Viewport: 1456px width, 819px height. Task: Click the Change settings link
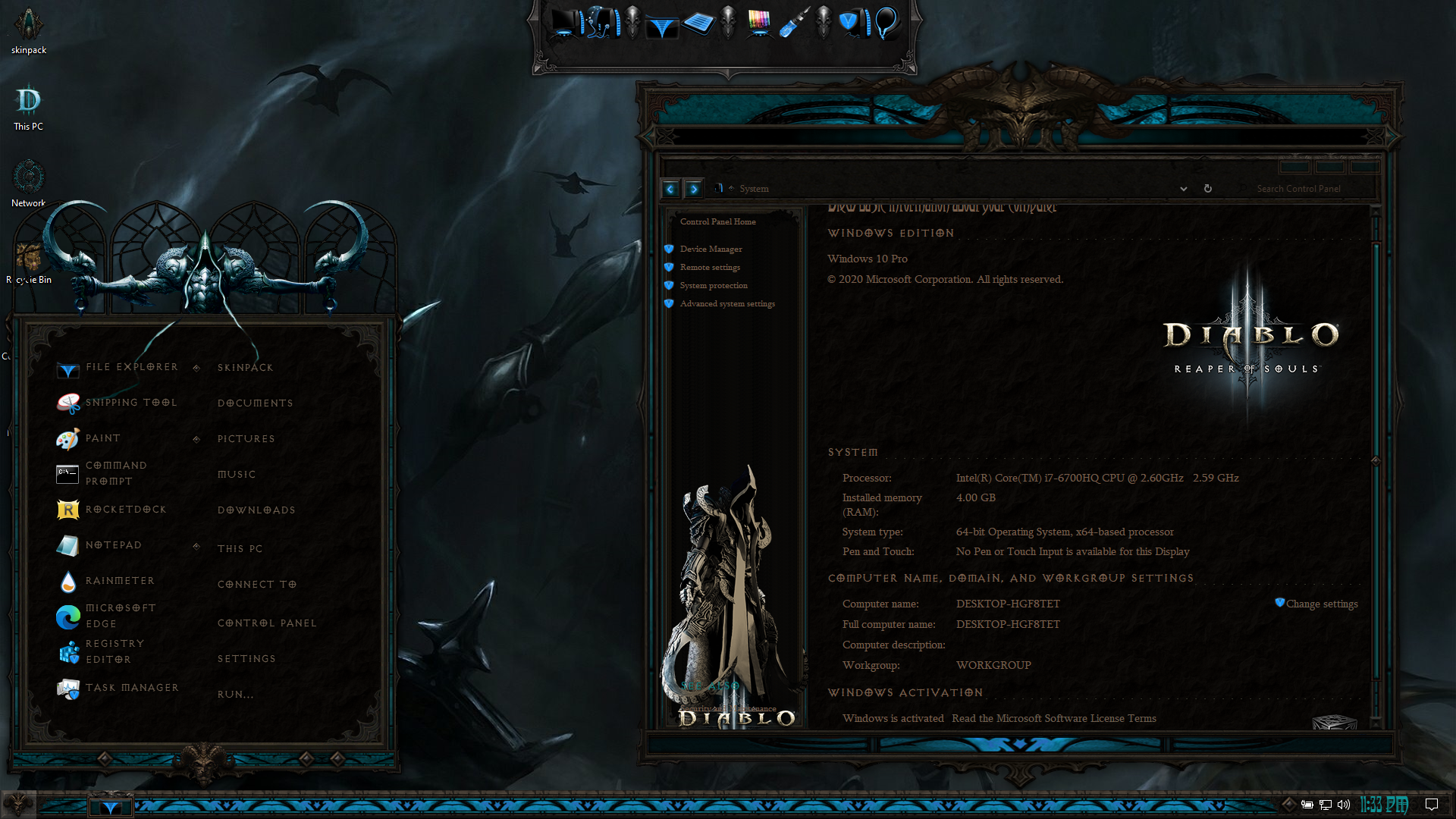pyautogui.click(x=1321, y=604)
